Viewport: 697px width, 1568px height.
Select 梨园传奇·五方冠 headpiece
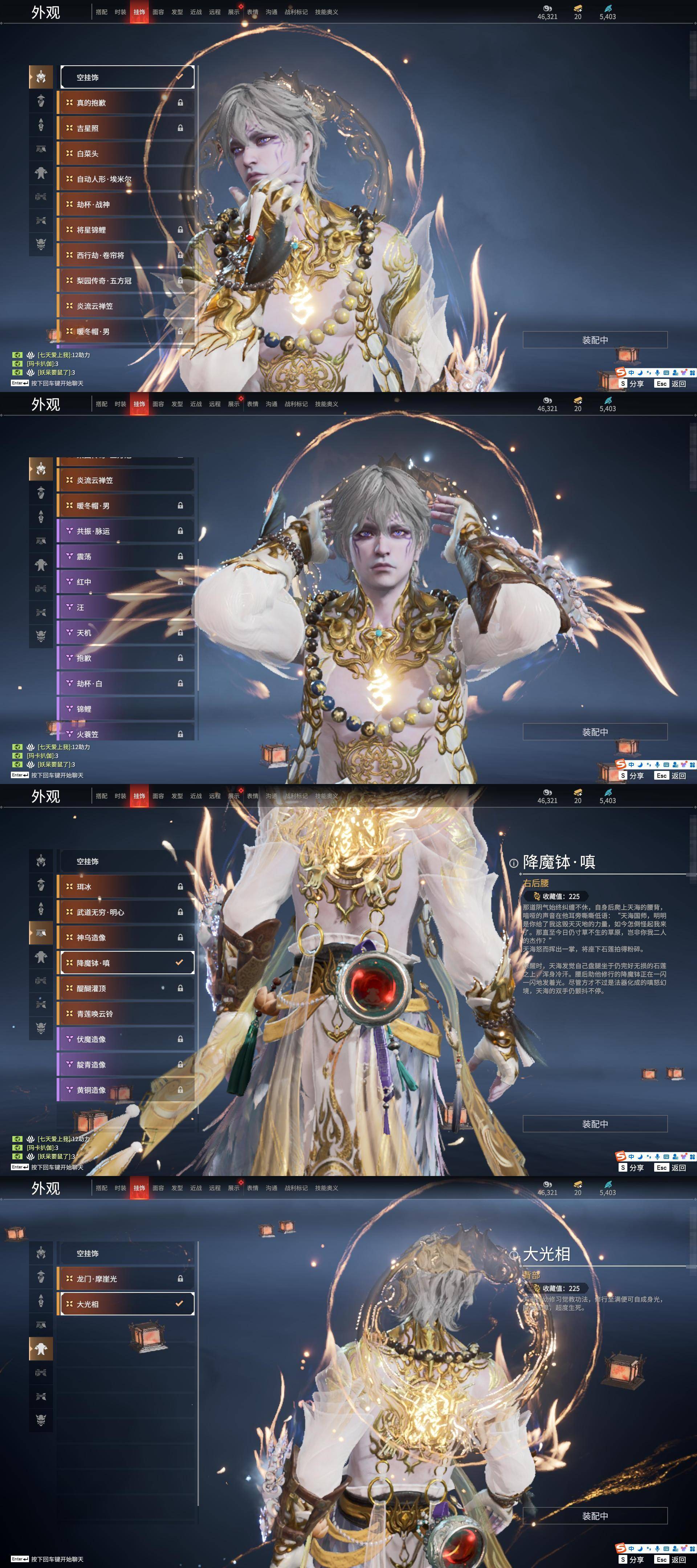tap(127, 281)
